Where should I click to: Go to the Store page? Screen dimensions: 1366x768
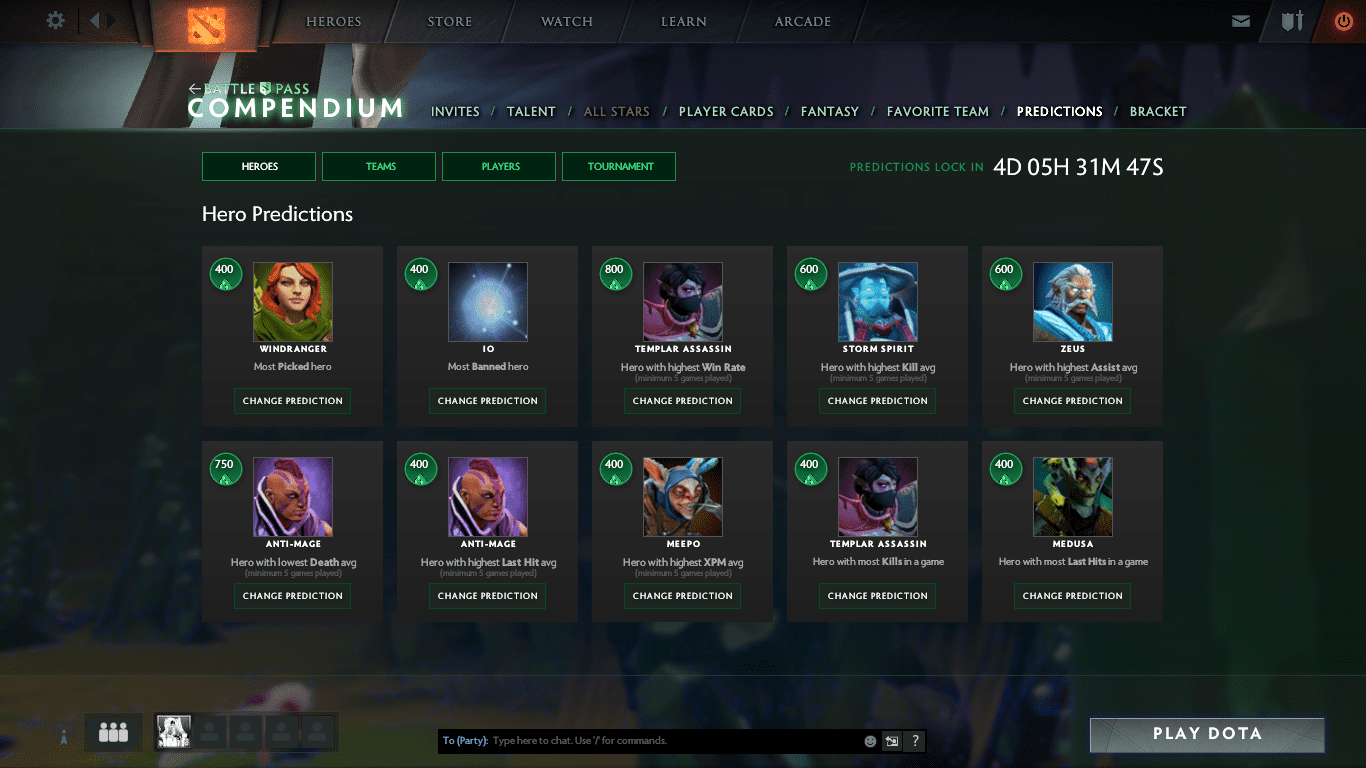449,21
